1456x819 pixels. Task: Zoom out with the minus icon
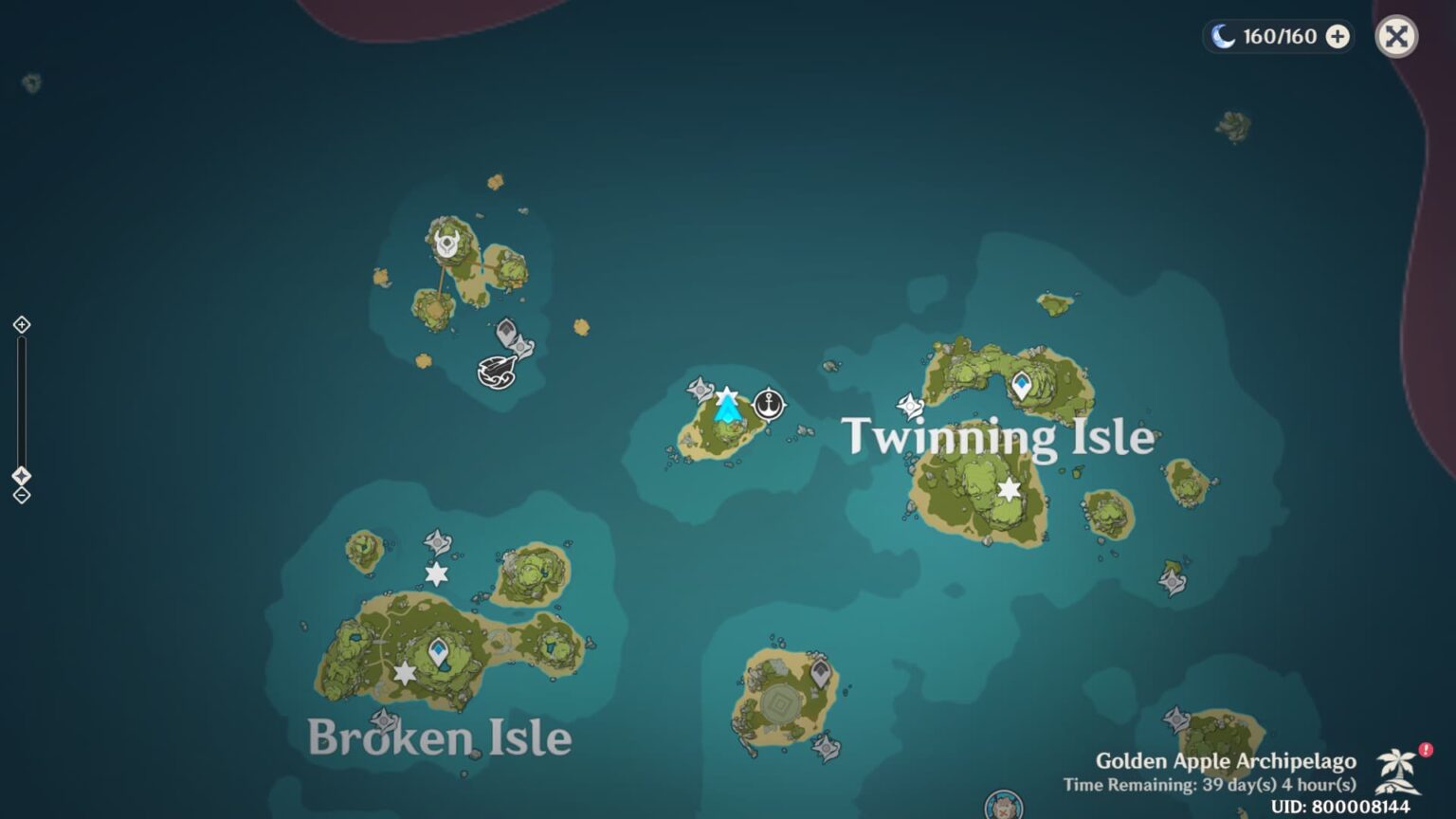pos(21,494)
